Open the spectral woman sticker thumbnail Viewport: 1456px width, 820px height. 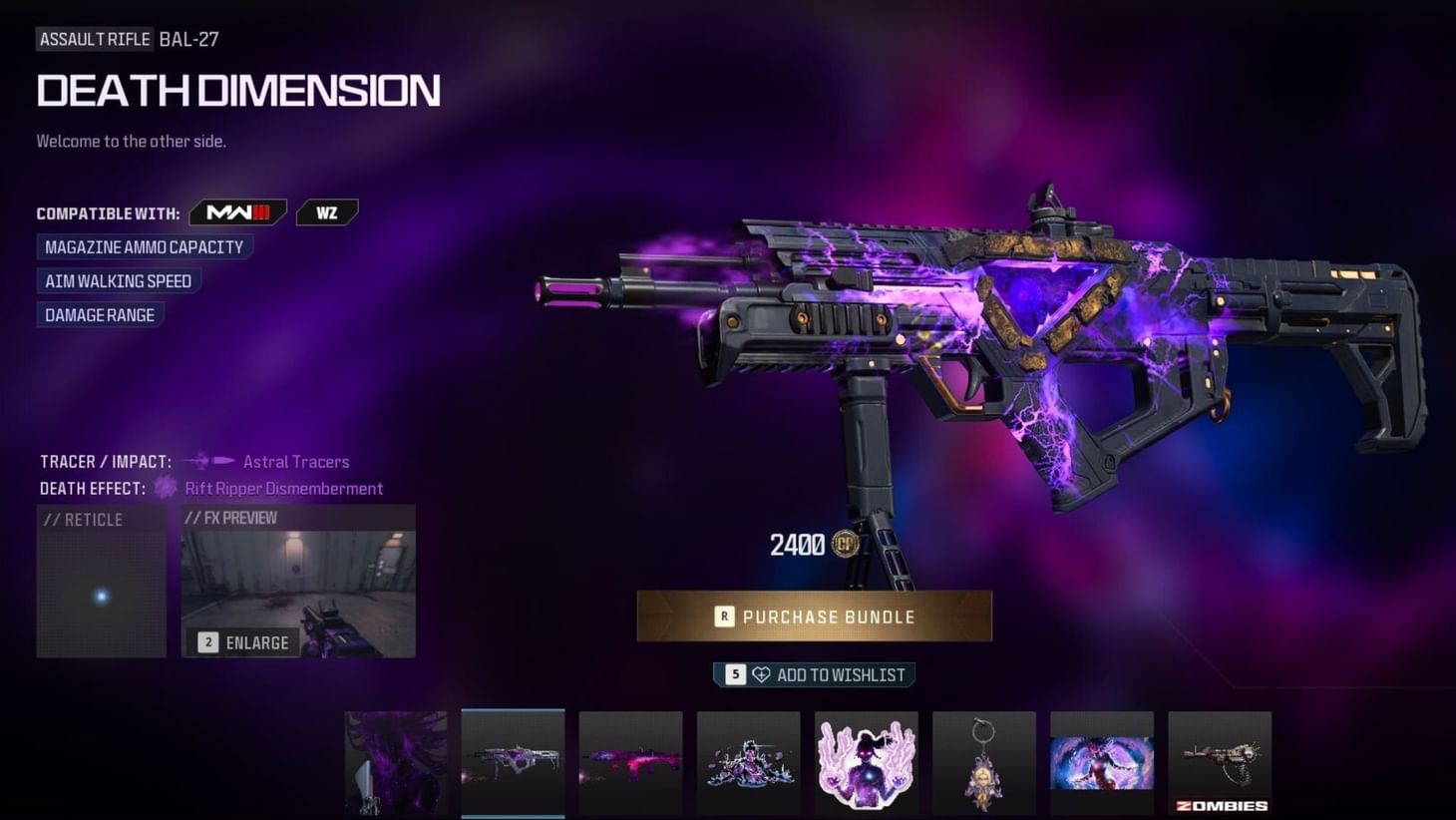866,763
